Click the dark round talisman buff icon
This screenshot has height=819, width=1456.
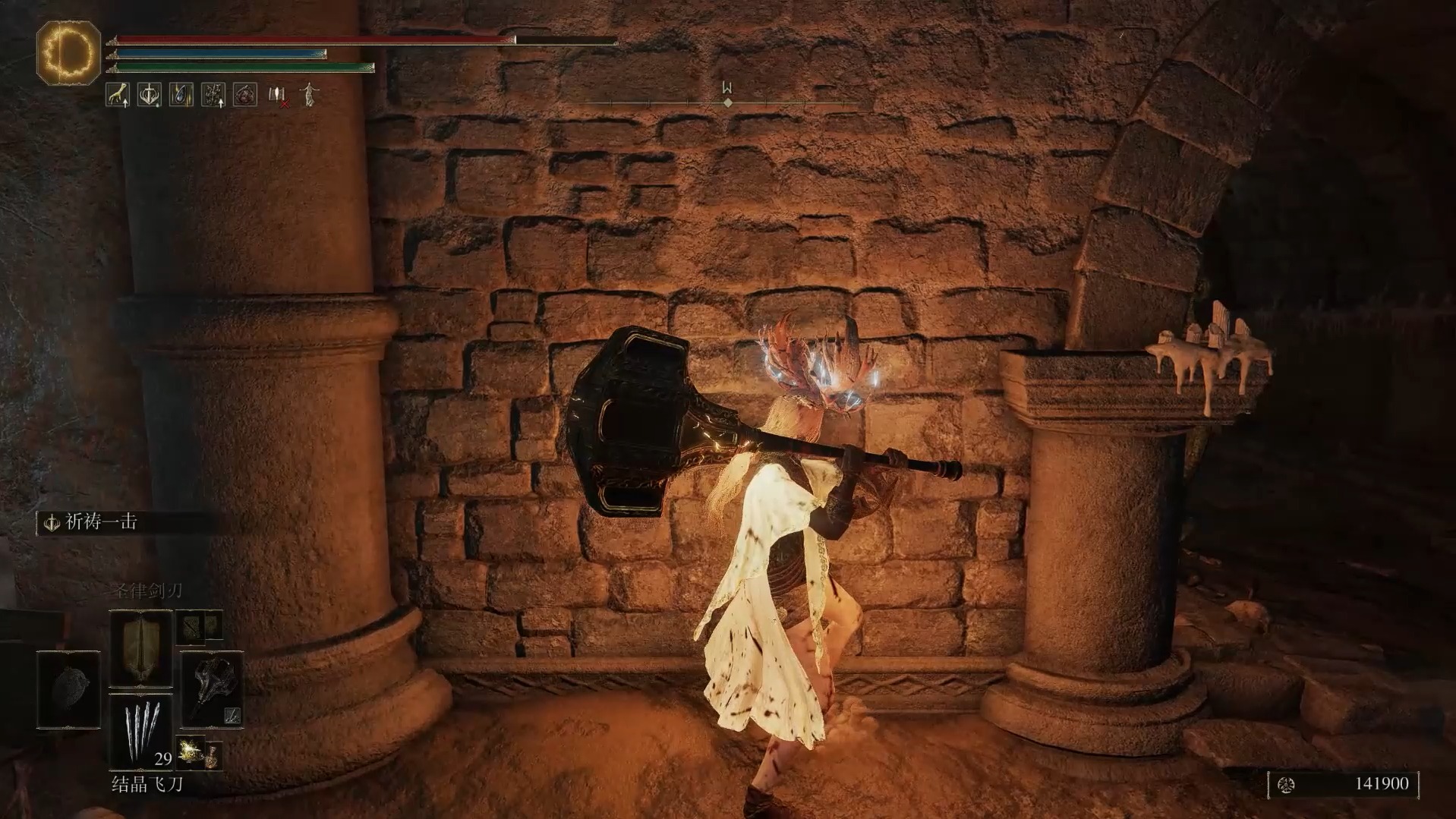coord(245,95)
